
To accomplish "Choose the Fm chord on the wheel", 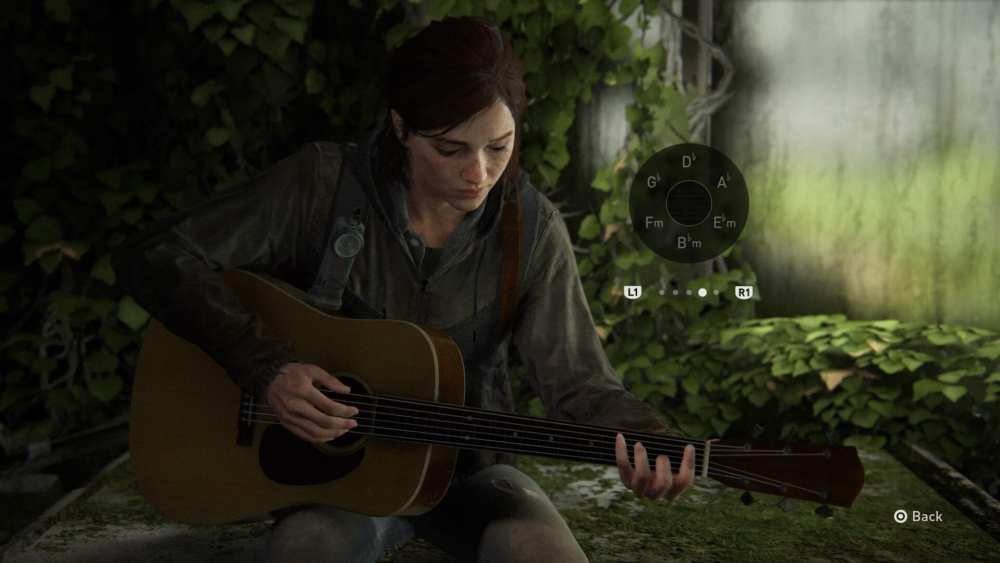I will click(x=654, y=222).
